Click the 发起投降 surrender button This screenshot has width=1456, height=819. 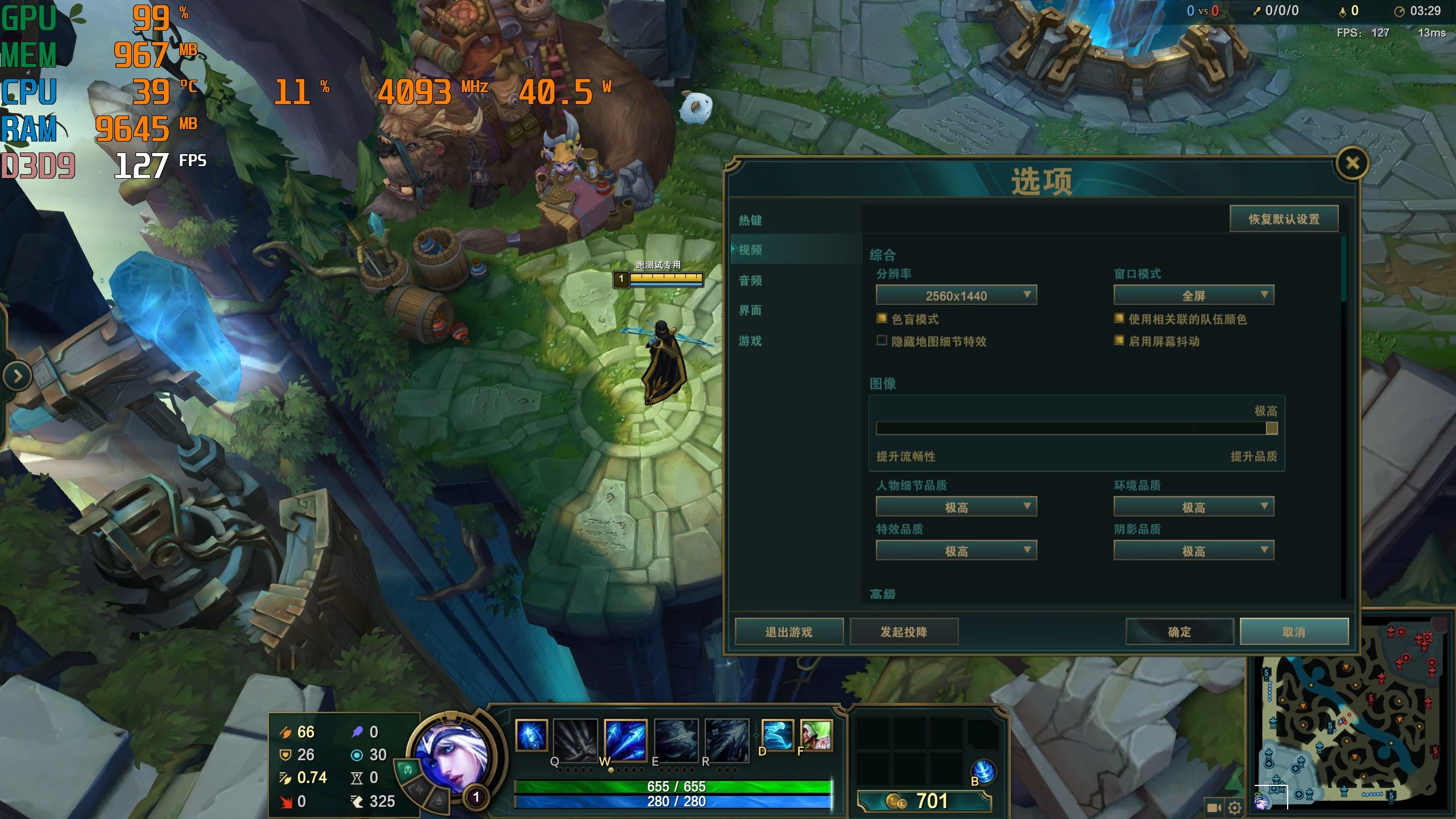coord(904,632)
